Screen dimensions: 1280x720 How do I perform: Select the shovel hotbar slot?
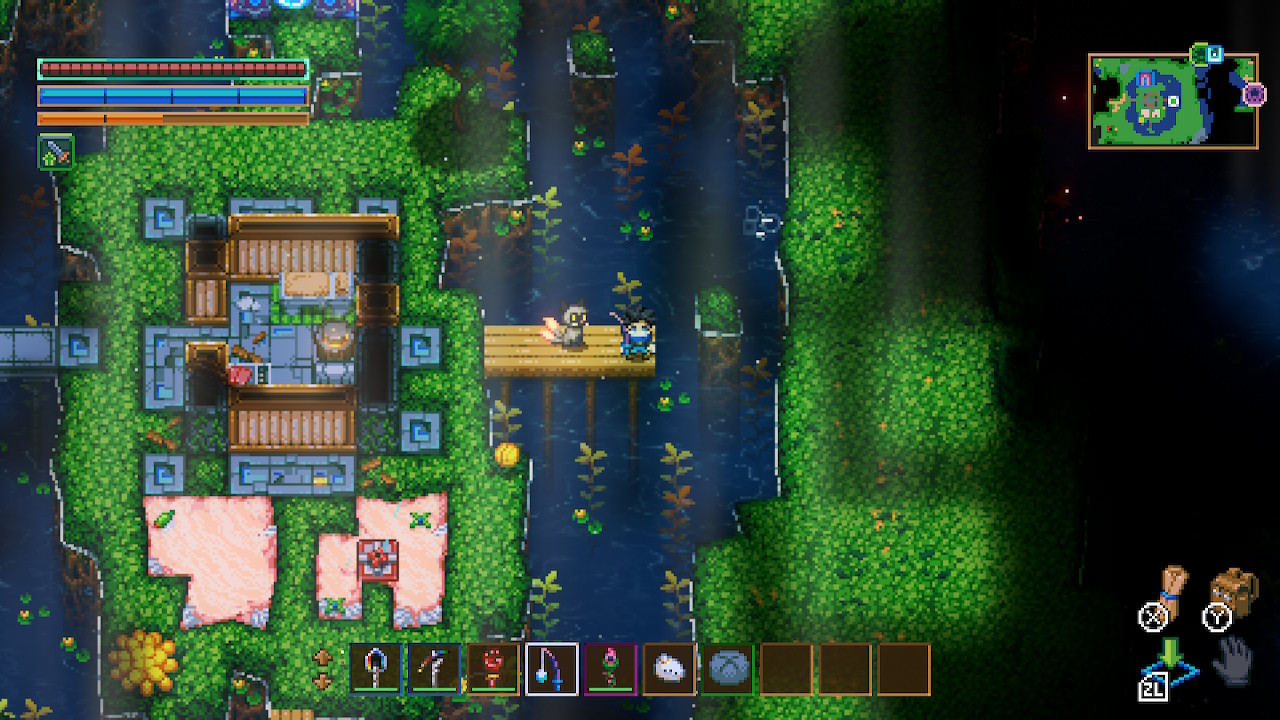coord(376,668)
